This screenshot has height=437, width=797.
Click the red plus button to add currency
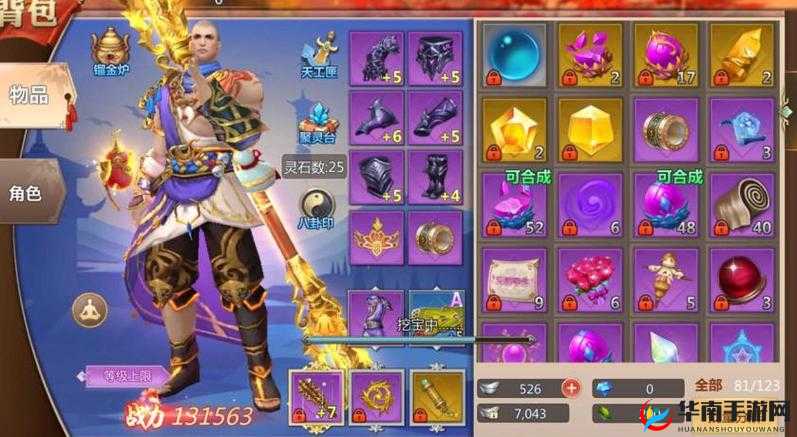coord(571,388)
